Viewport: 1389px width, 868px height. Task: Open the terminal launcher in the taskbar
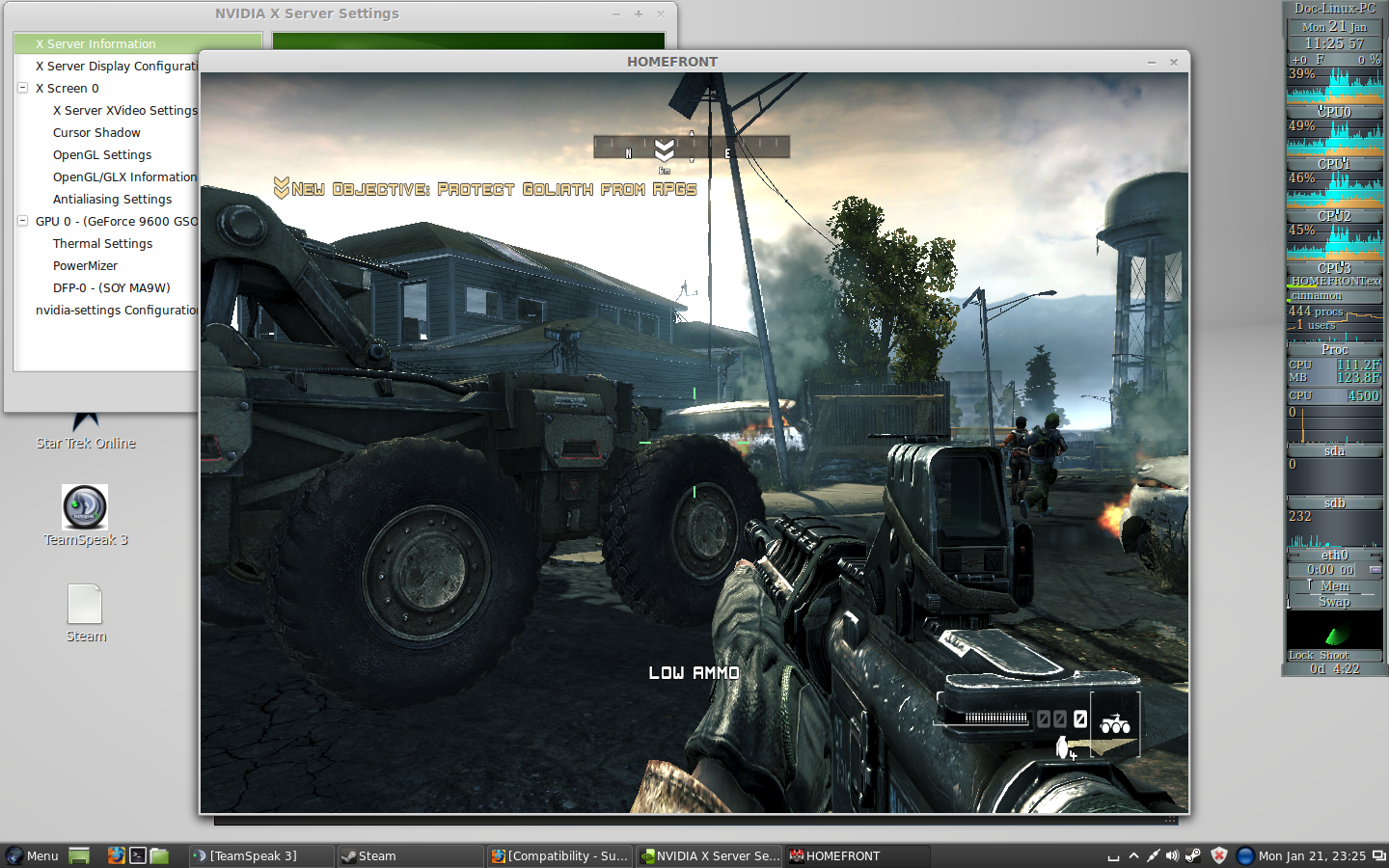click(138, 855)
